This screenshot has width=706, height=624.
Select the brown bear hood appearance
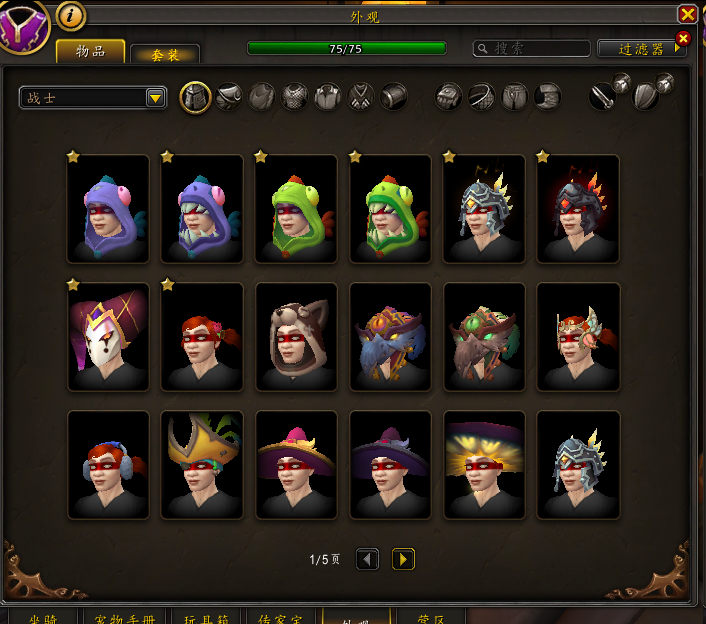point(296,336)
